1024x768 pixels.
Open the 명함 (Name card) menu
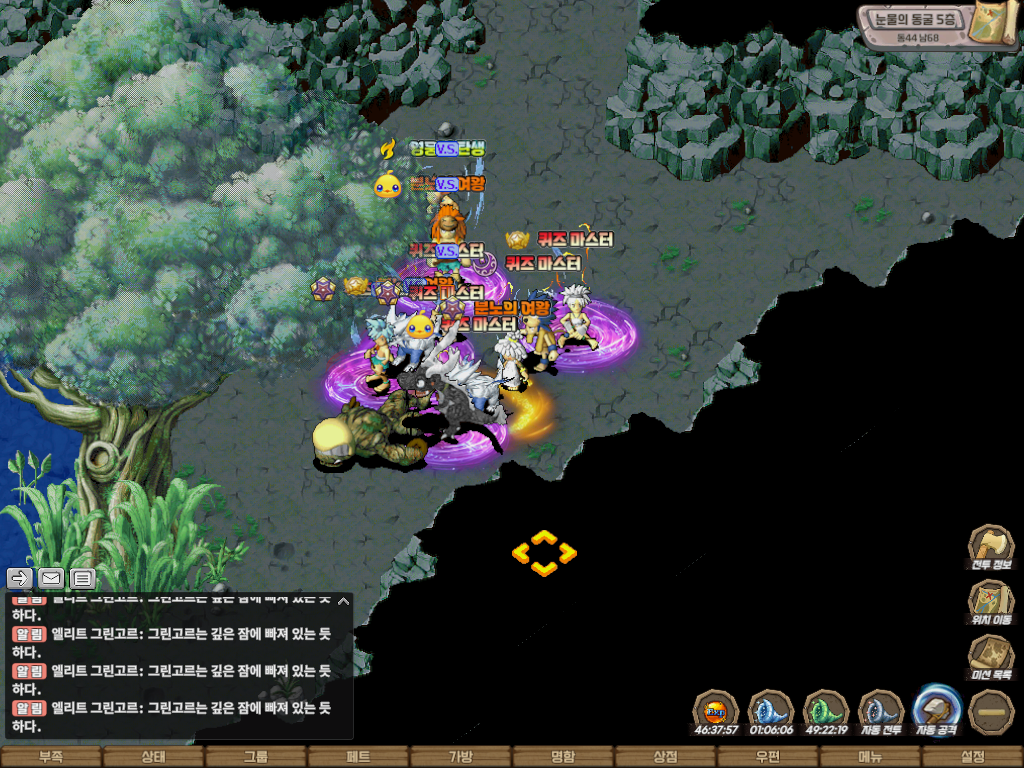563,757
